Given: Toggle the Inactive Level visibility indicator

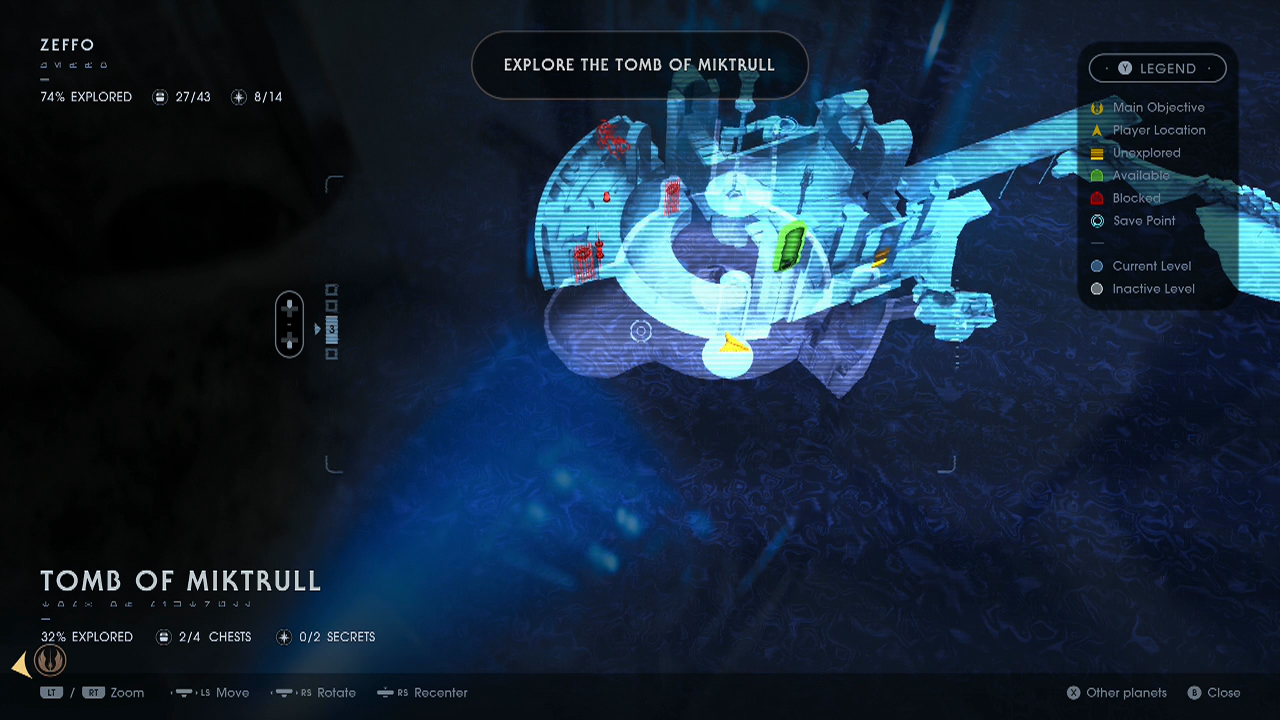Looking at the screenshot, I should click(1097, 288).
